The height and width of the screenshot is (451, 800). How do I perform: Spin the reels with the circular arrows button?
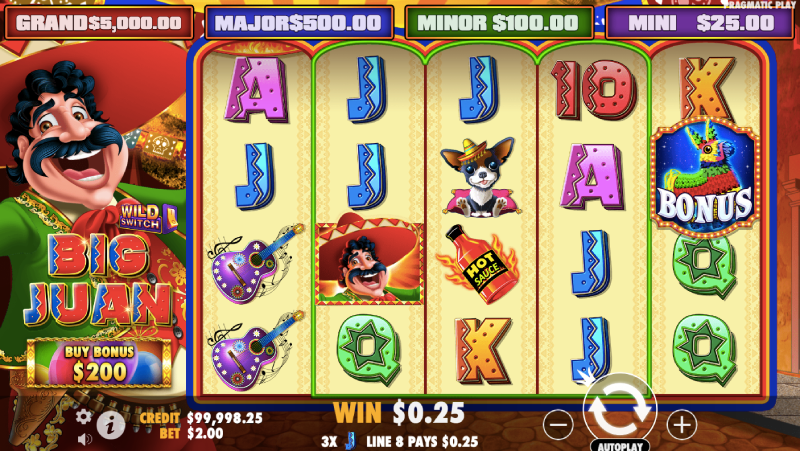[x=619, y=410]
